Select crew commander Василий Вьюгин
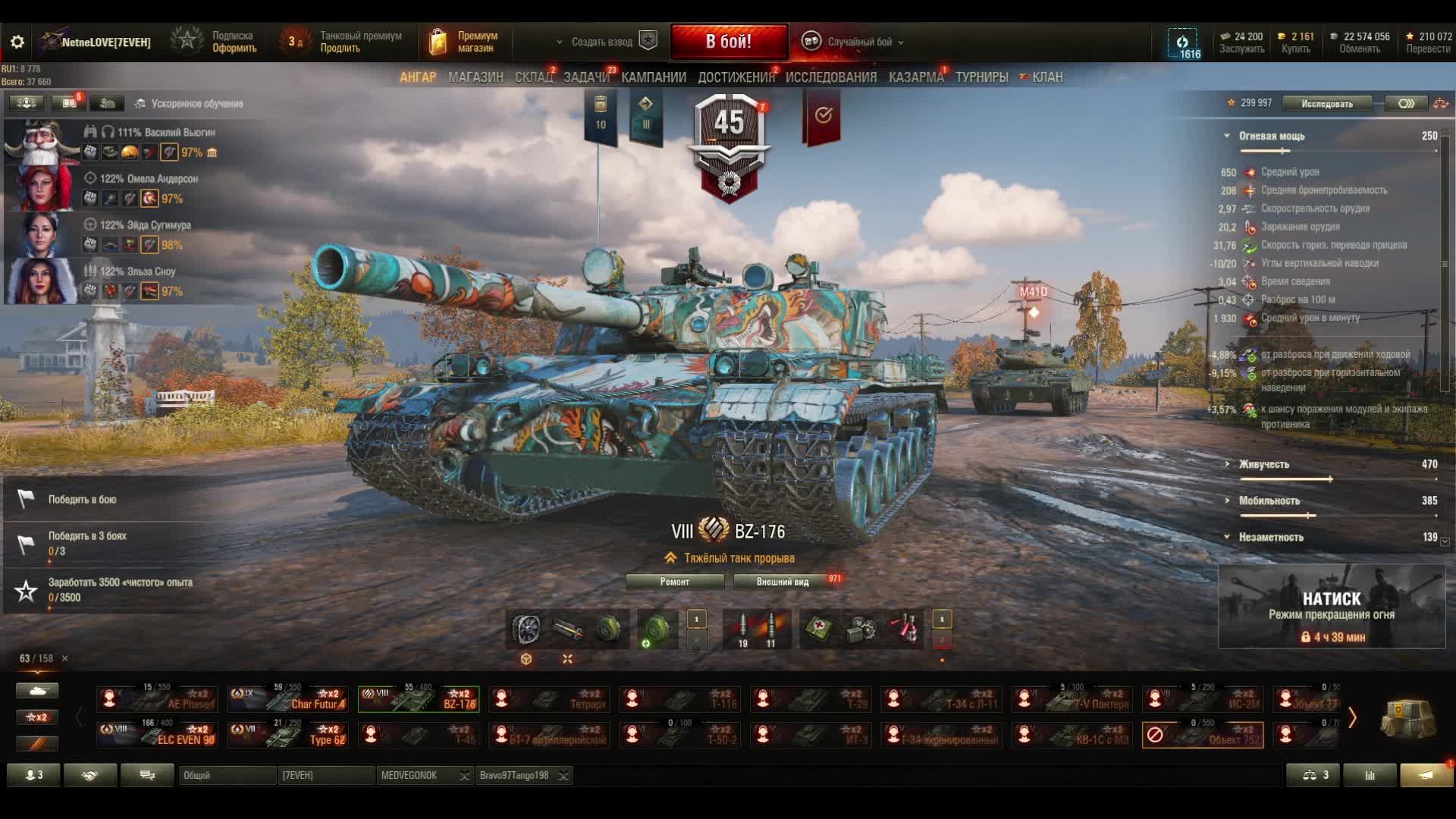This screenshot has height=819, width=1456. pos(42,143)
